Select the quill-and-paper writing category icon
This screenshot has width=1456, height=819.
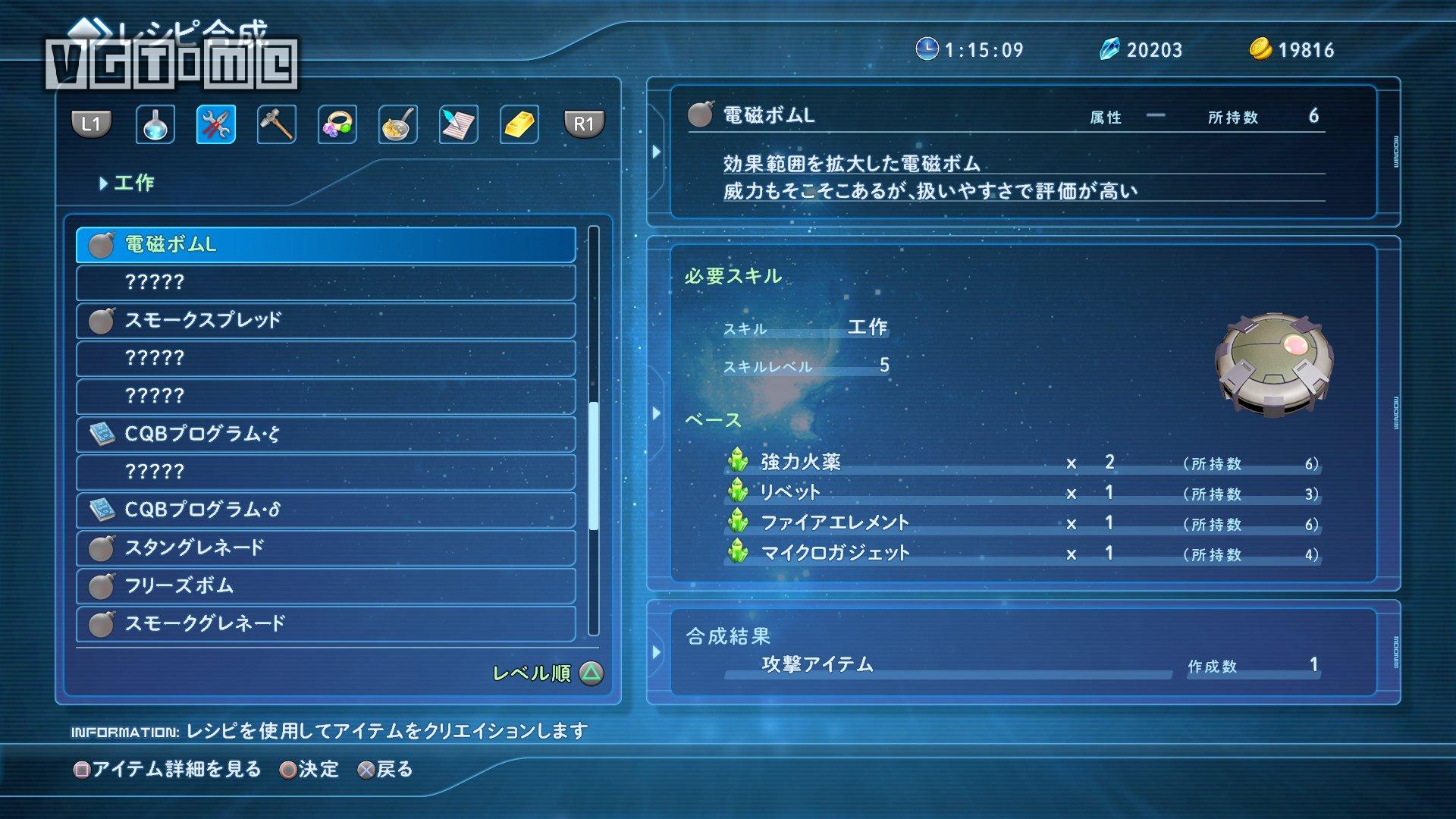coord(457,124)
